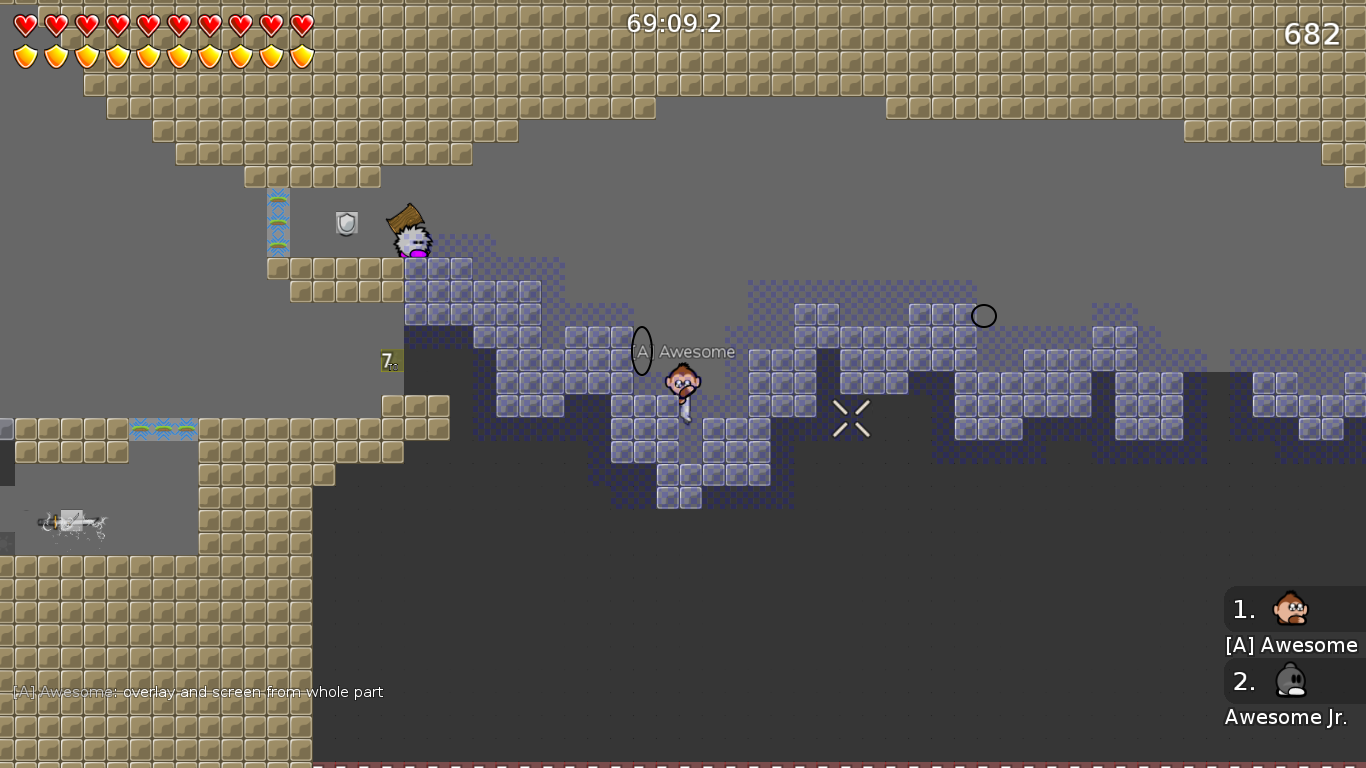Click the crosshair marker over the freeze area
Screen dimensions: 1366x768
pos(851,419)
